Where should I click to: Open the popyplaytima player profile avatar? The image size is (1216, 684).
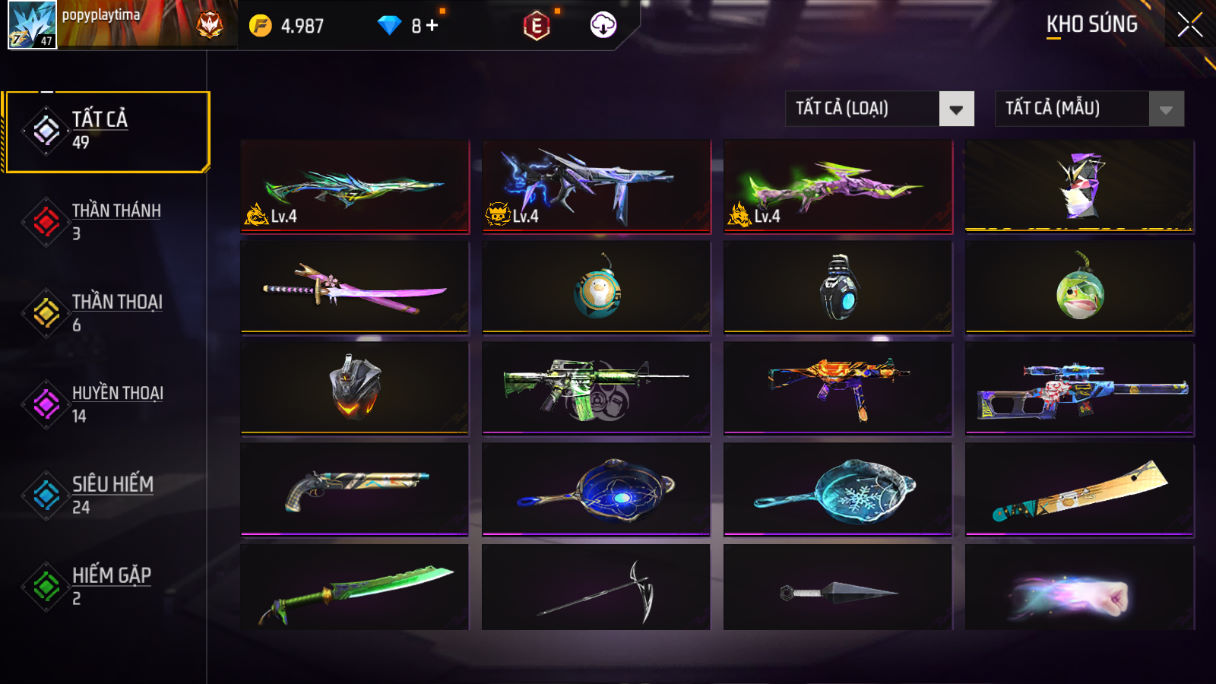pos(33,25)
